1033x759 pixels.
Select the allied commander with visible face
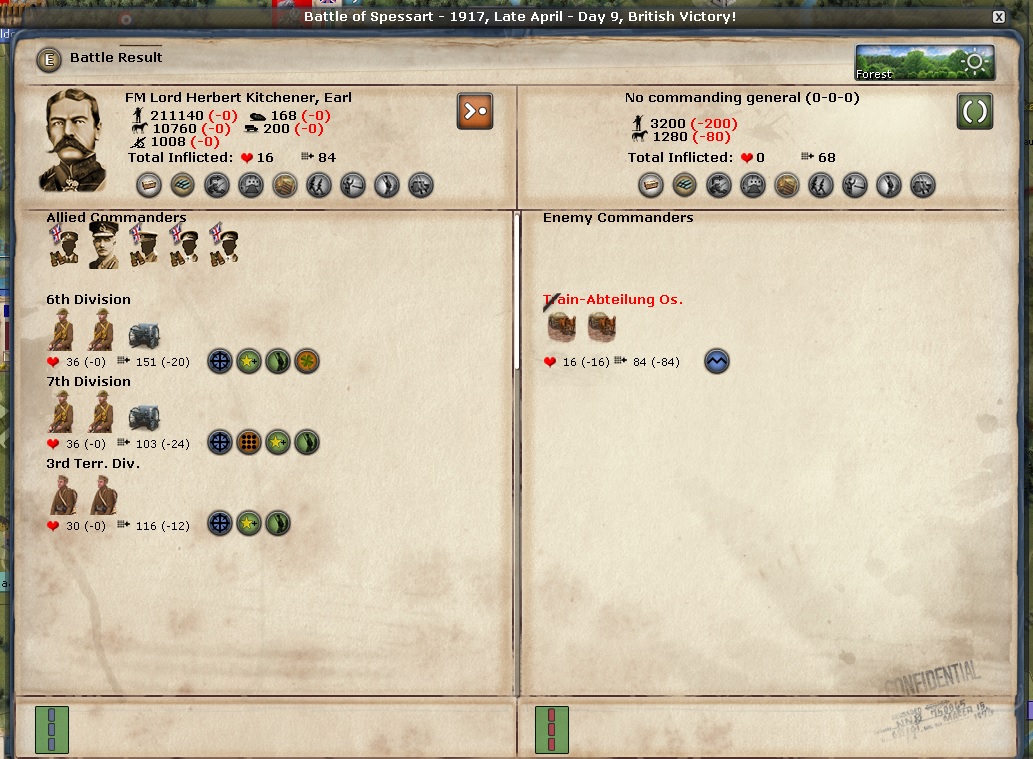pos(103,245)
